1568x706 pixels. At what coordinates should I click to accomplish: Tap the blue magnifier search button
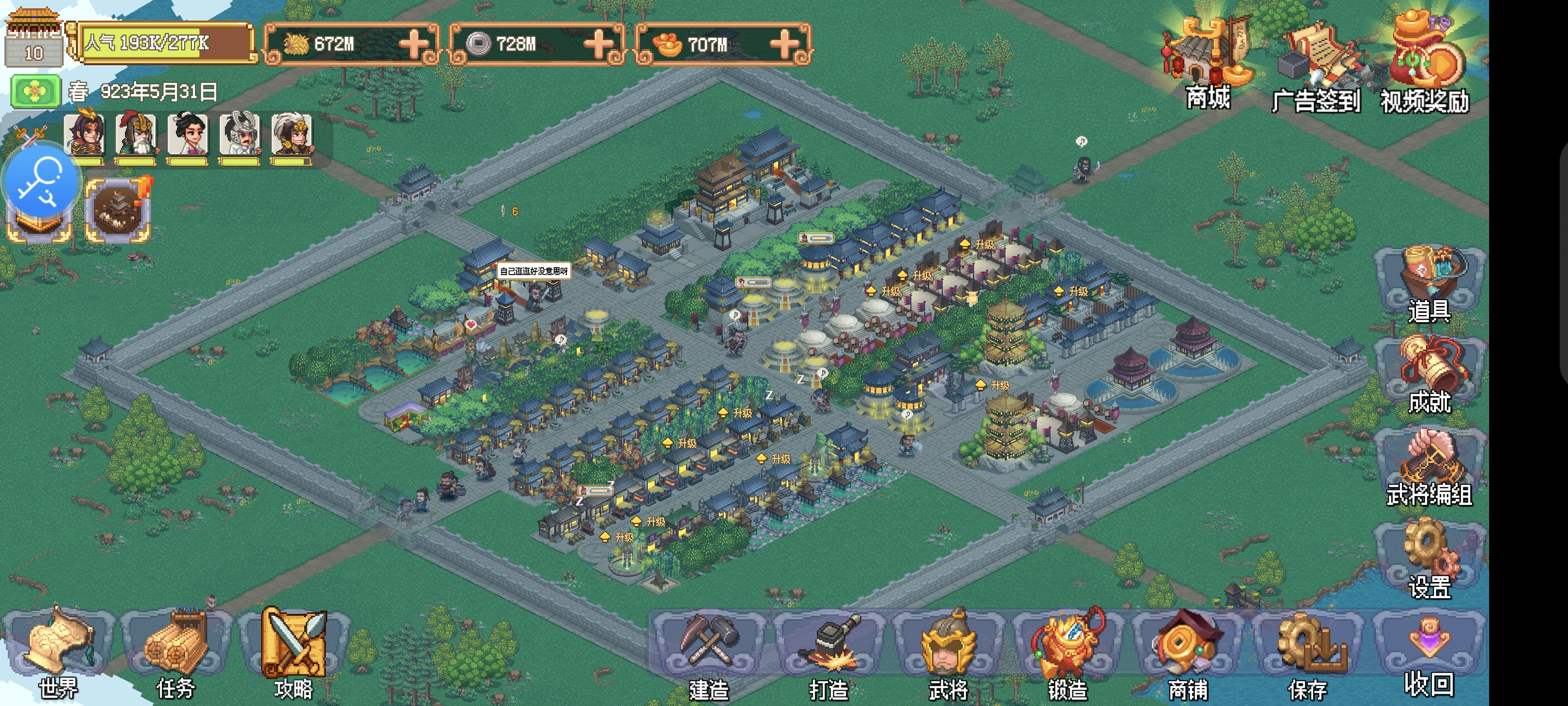41,181
